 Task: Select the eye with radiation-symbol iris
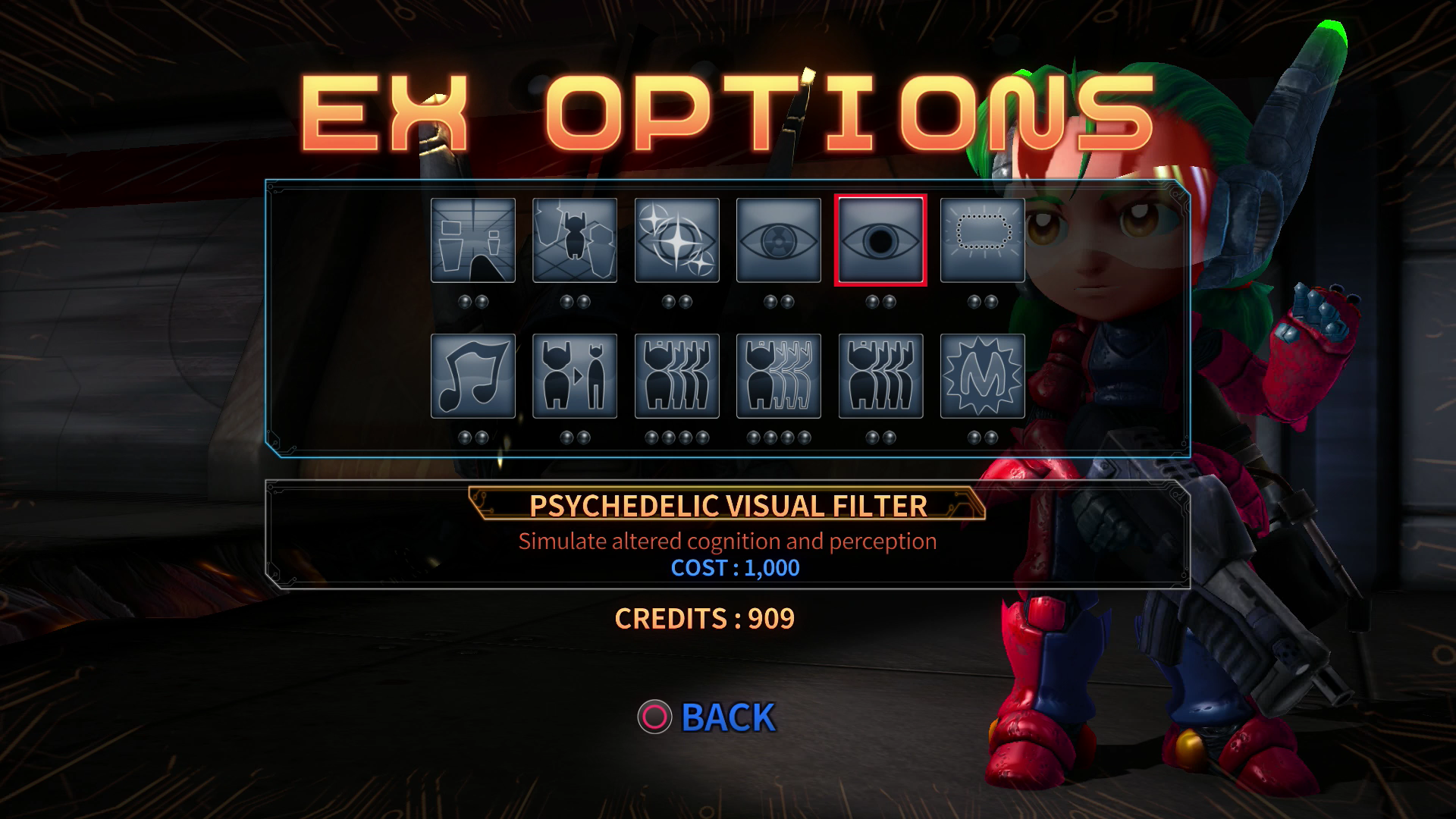click(x=779, y=240)
